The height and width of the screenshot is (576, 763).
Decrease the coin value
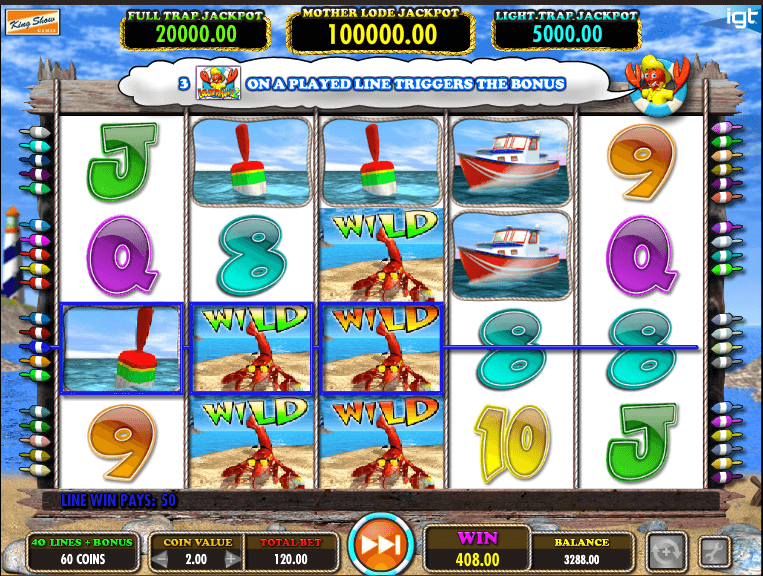click(158, 557)
